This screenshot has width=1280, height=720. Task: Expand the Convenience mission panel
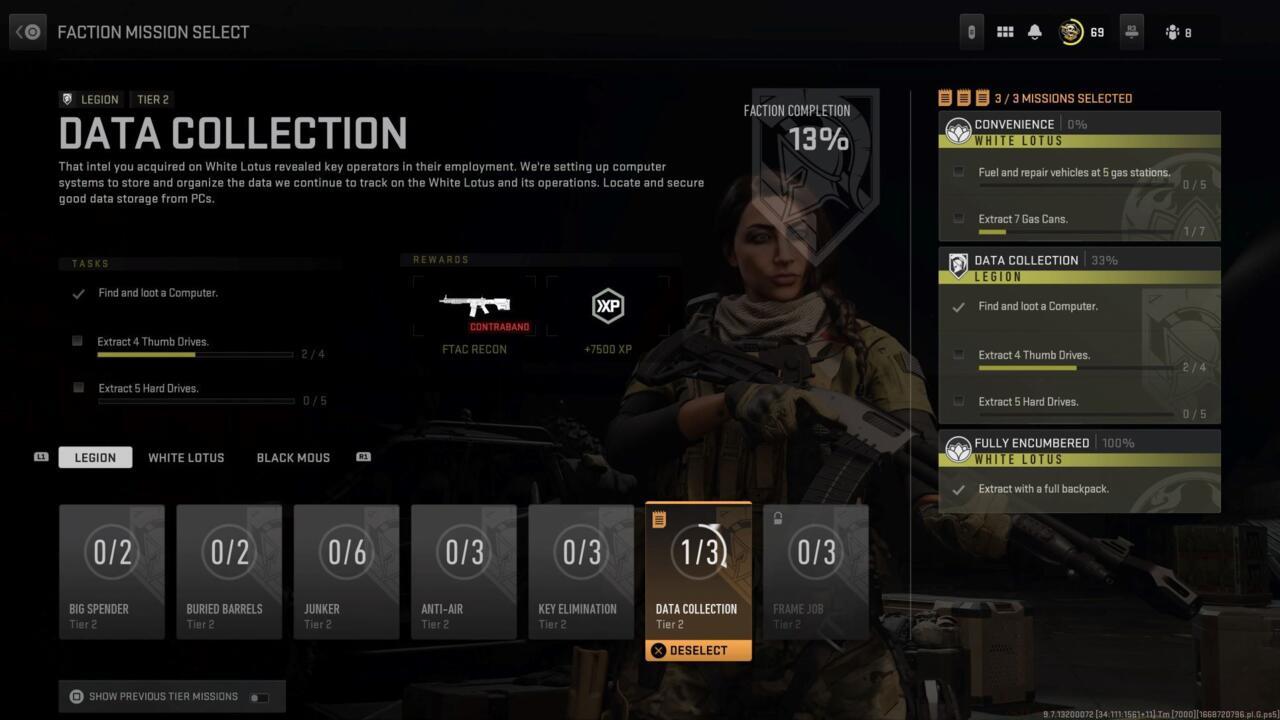[x=1014, y=124]
